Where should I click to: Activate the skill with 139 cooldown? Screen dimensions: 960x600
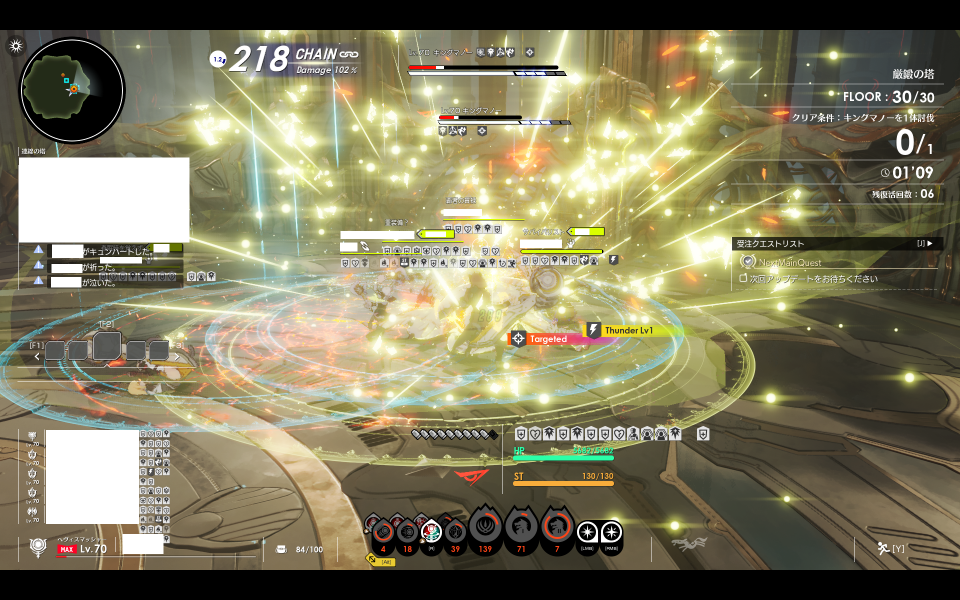pyautogui.click(x=487, y=527)
